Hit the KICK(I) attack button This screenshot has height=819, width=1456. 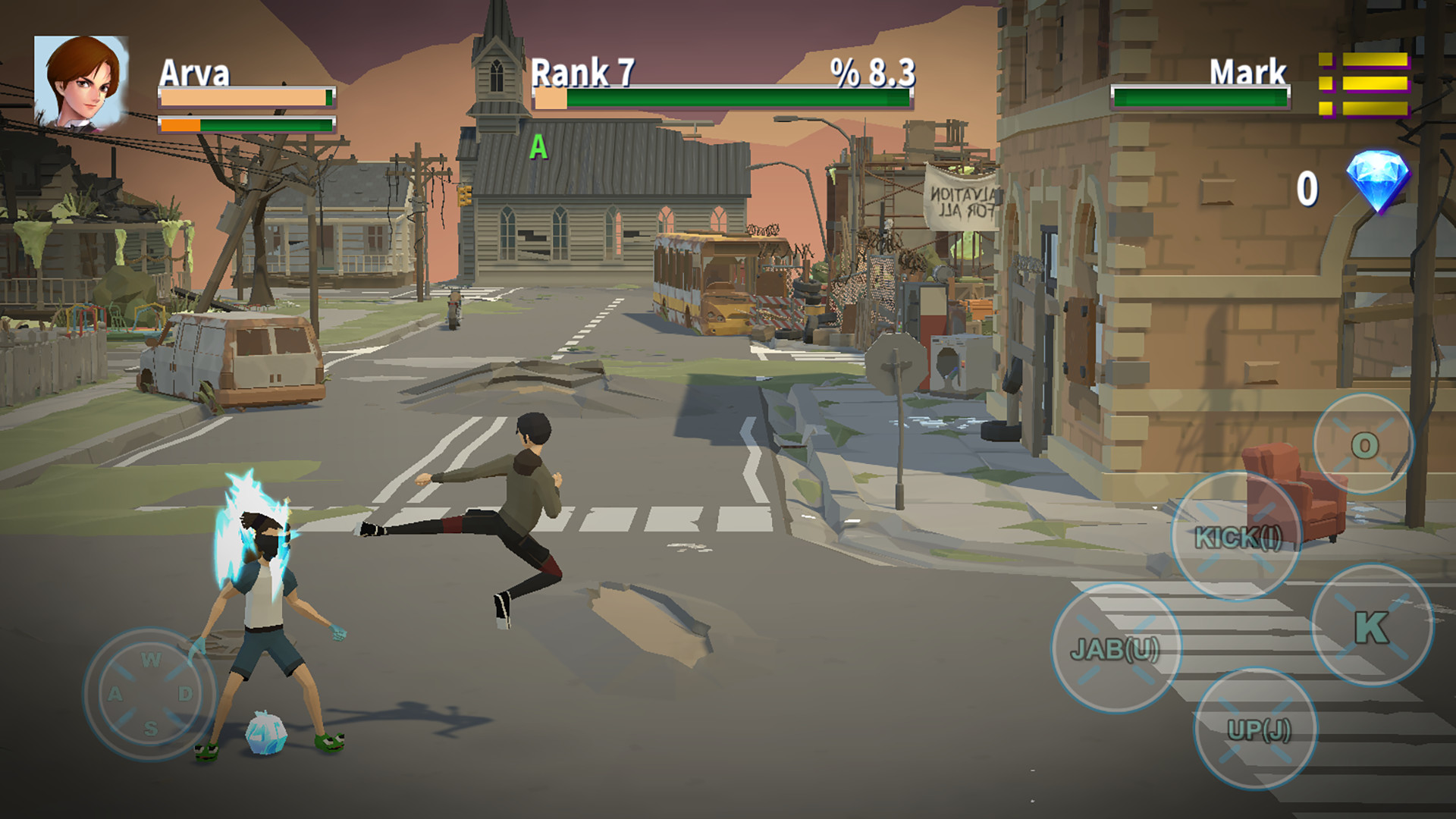1237,537
